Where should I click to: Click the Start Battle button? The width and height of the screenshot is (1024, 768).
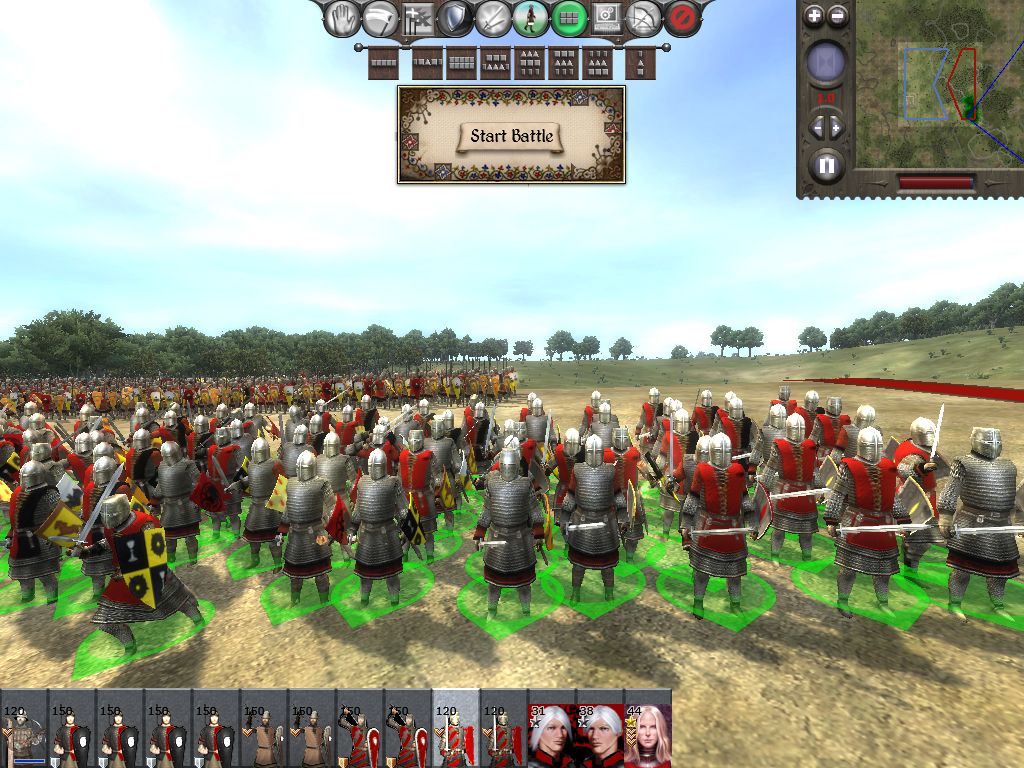pos(511,136)
